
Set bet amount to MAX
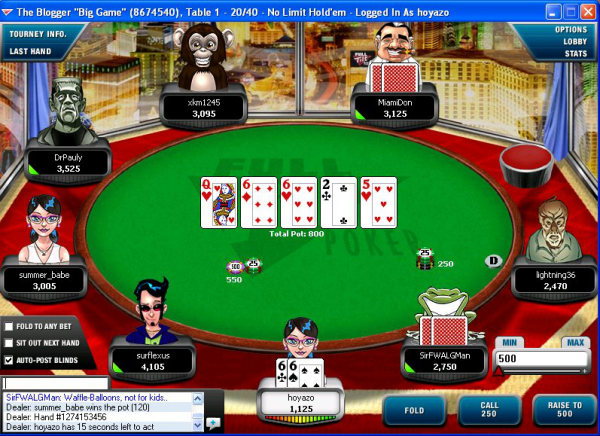574,343
